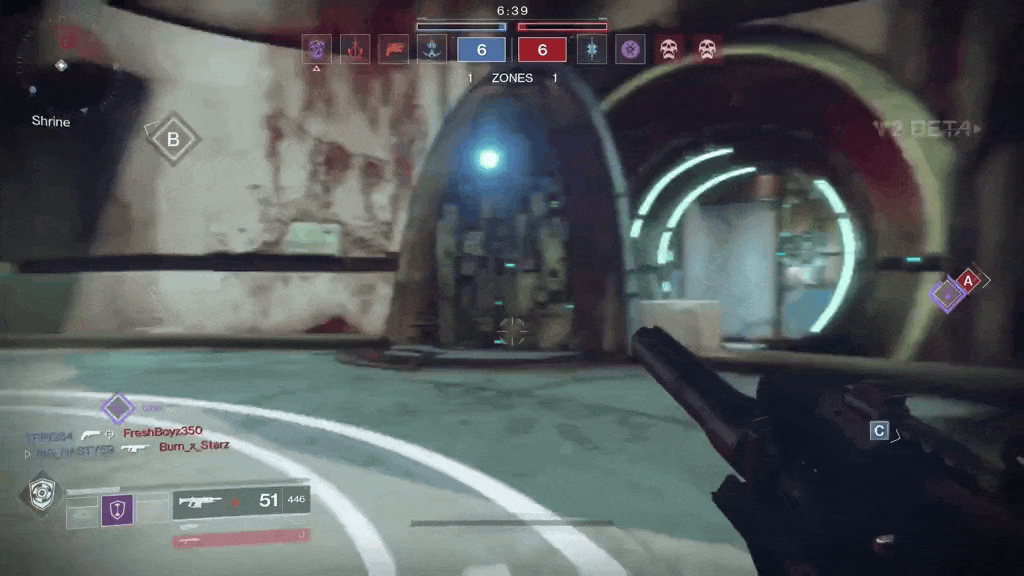Select the red hand emblem teammate icon
This screenshot has height=576, width=1024.
tap(355, 48)
